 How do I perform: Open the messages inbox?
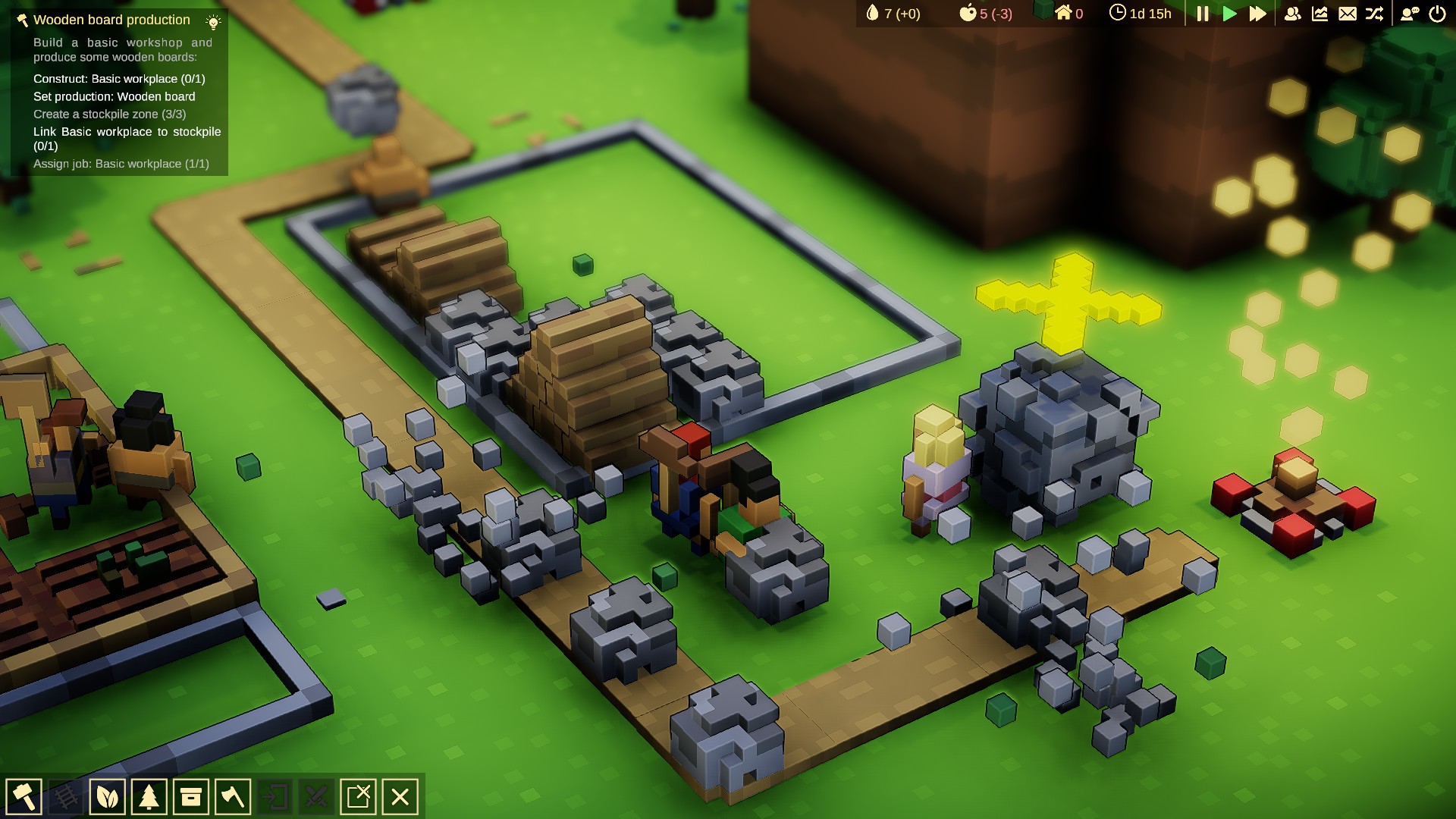pyautogui.click(x=1349, y=13)
